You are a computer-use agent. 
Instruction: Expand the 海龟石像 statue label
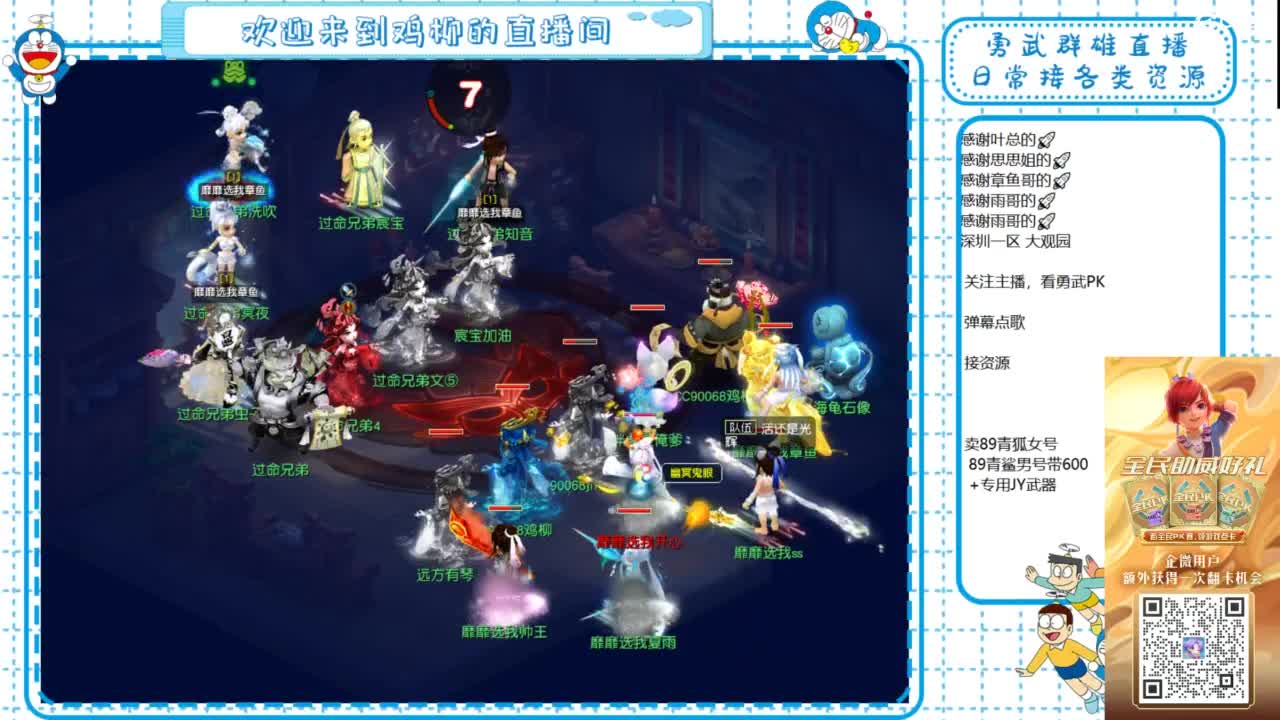(845, 408)
